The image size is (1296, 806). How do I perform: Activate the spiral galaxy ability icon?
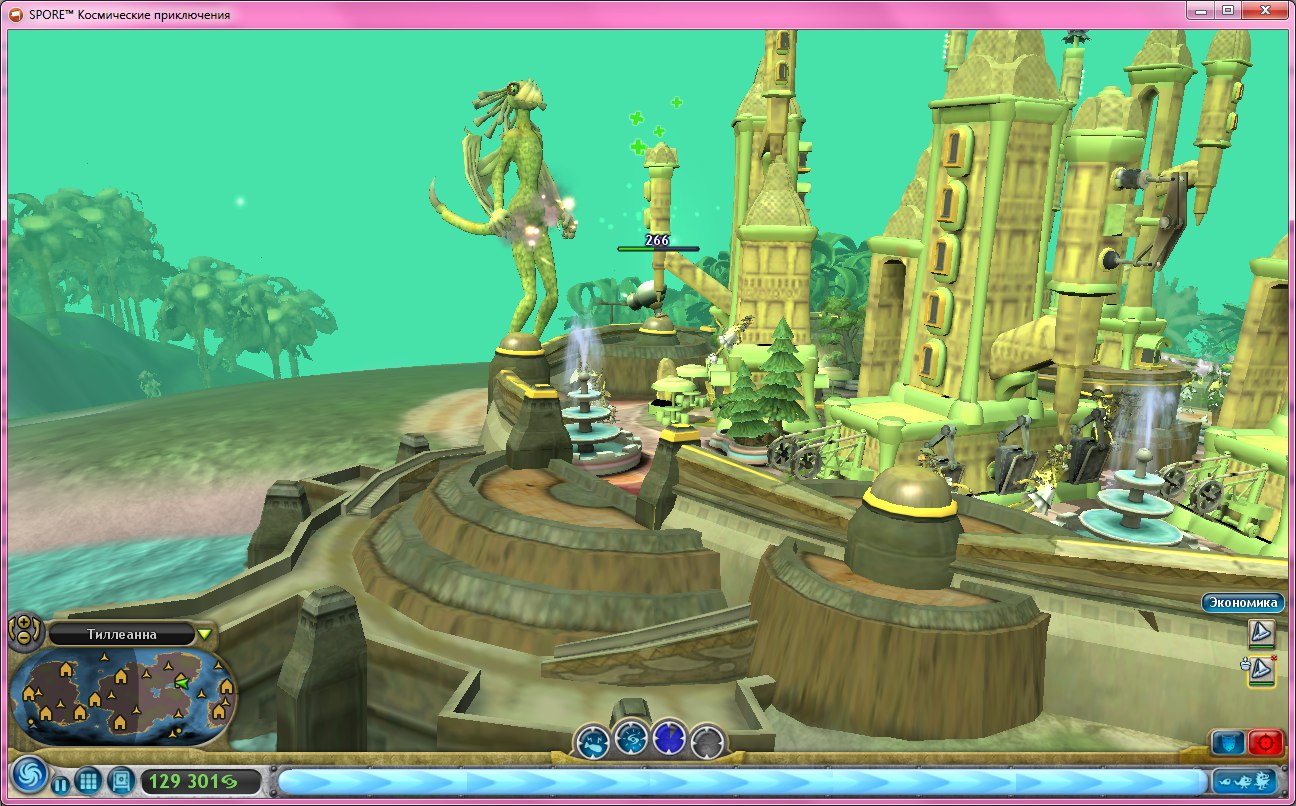632,739
